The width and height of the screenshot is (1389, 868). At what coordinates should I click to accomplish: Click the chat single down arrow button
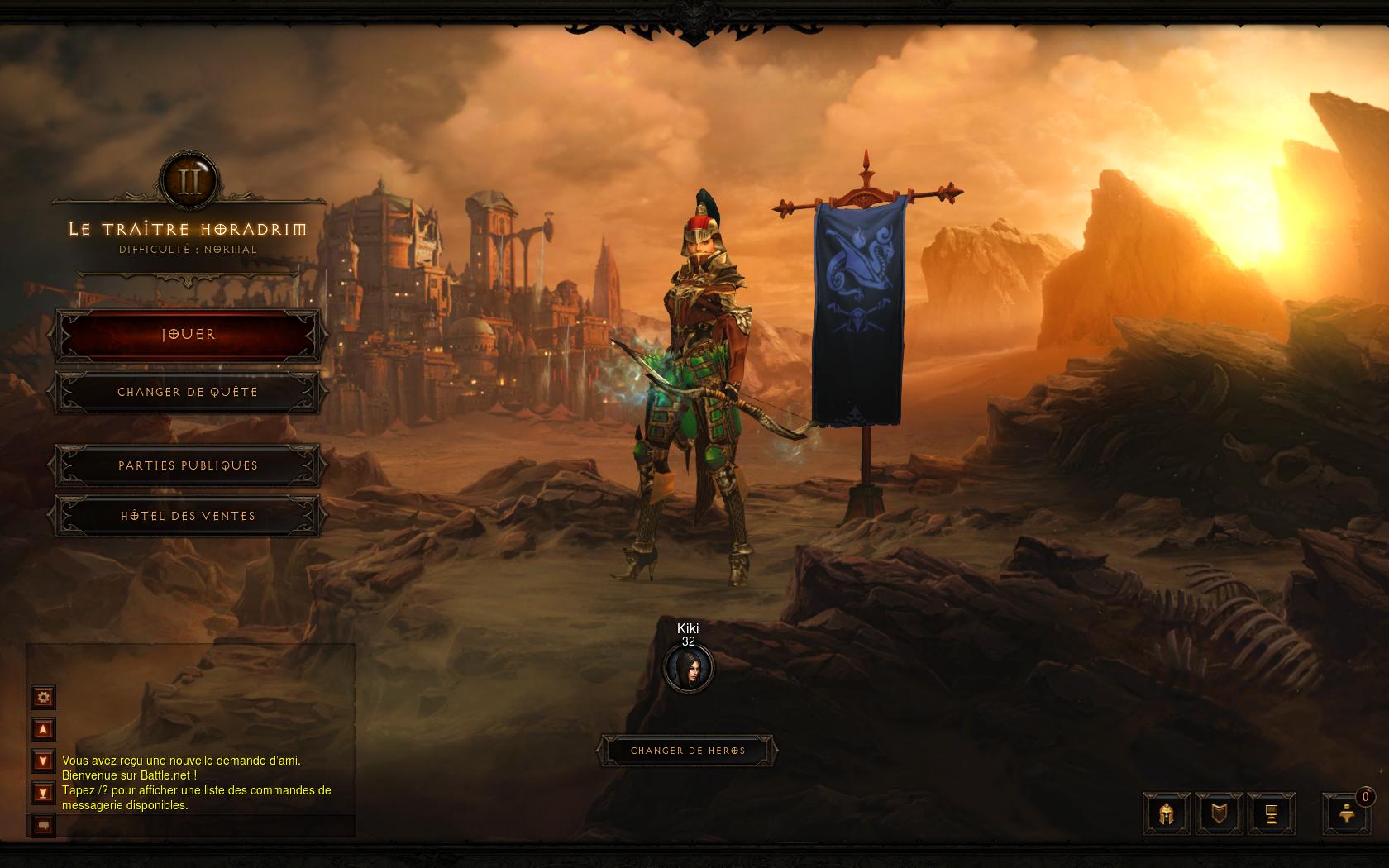(x=43, y=761)
